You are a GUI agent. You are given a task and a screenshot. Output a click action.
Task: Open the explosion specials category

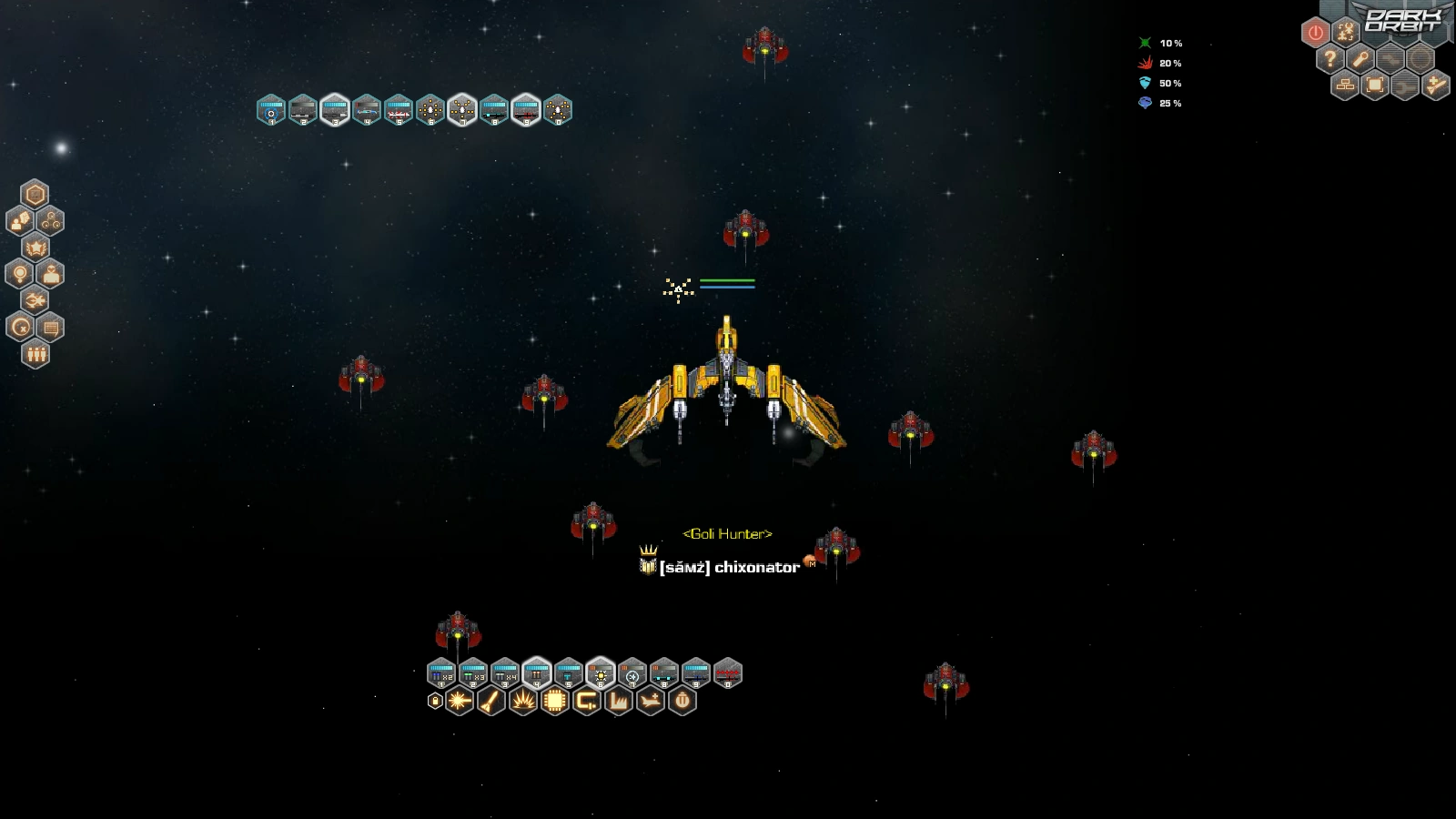coord(523,702)
